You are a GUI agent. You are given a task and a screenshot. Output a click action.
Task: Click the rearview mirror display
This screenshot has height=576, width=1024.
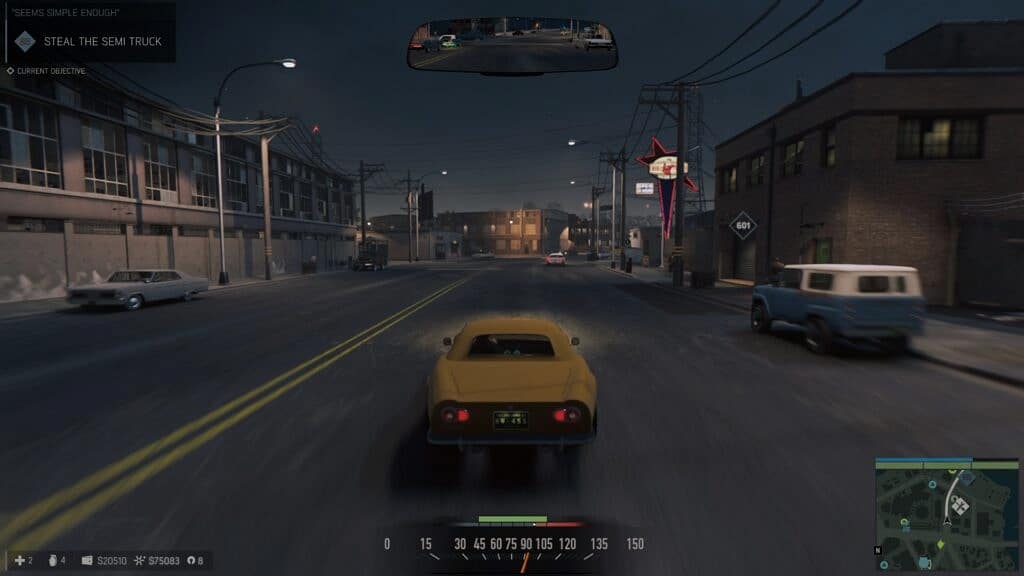(x=512, y=45)
